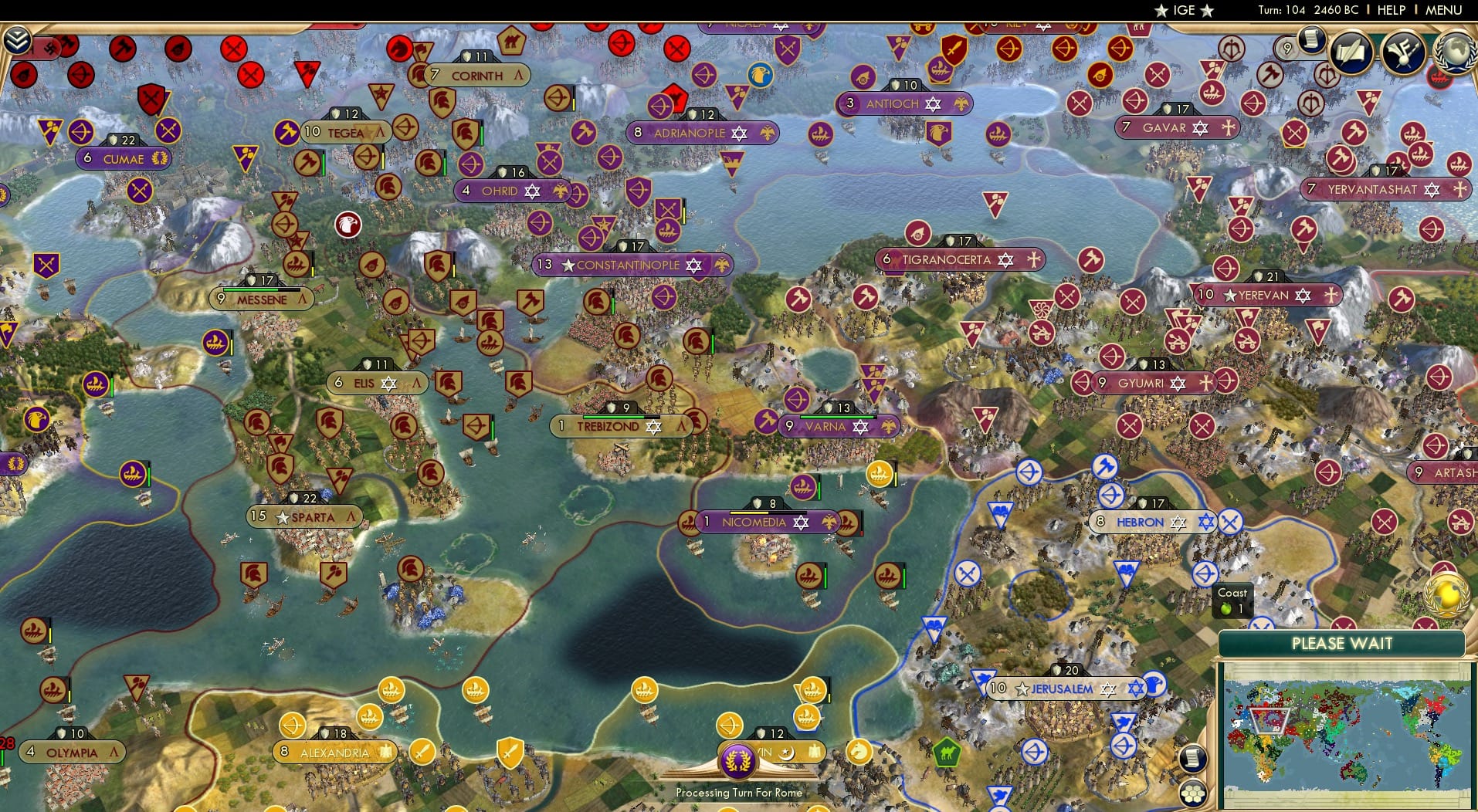Select the Great General eagle icon near Ohrid
The width and height of the screenshot is (1478, 812).
coord(349,224)
